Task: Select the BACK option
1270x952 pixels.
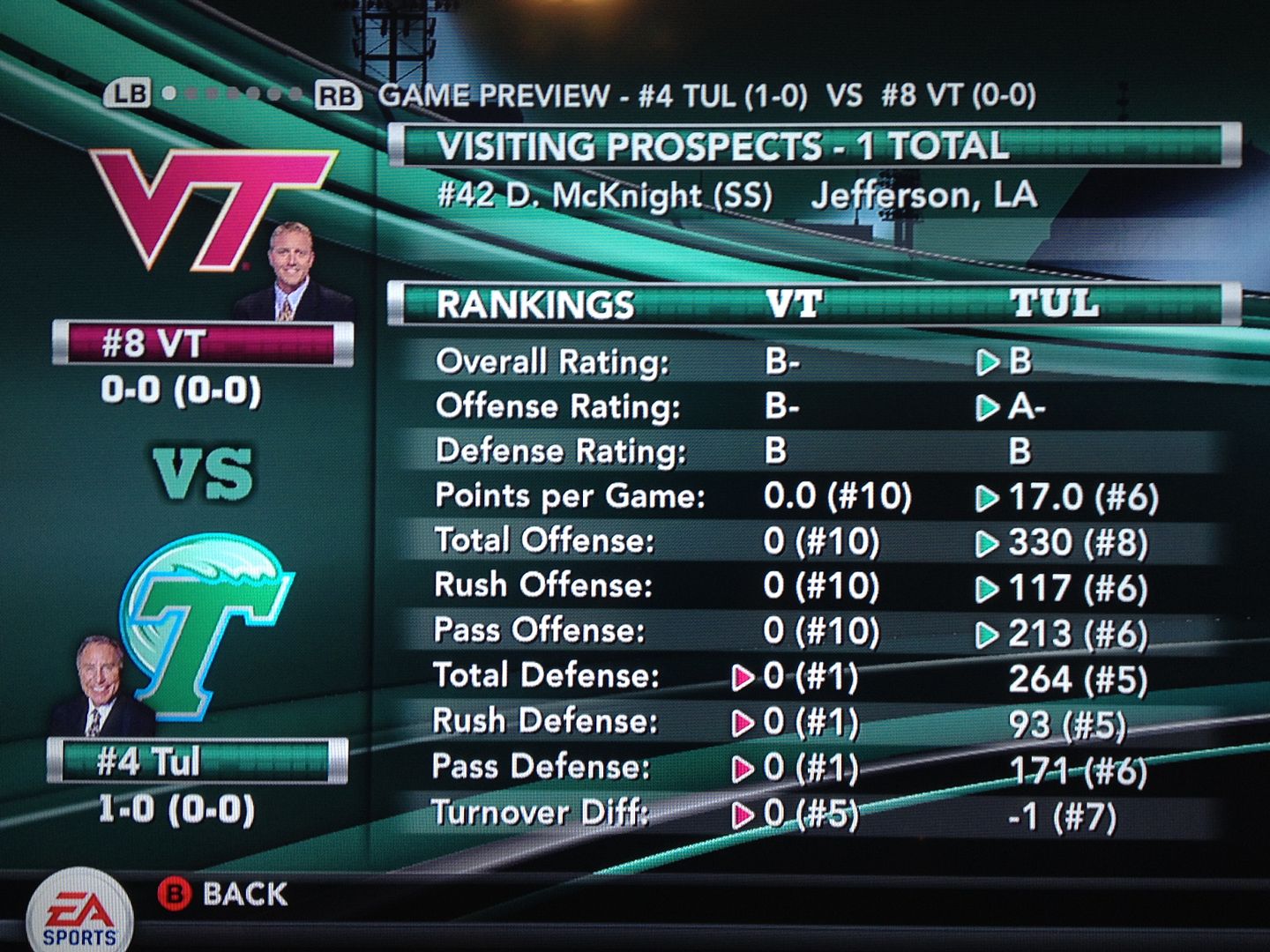Action: (224, 894)
